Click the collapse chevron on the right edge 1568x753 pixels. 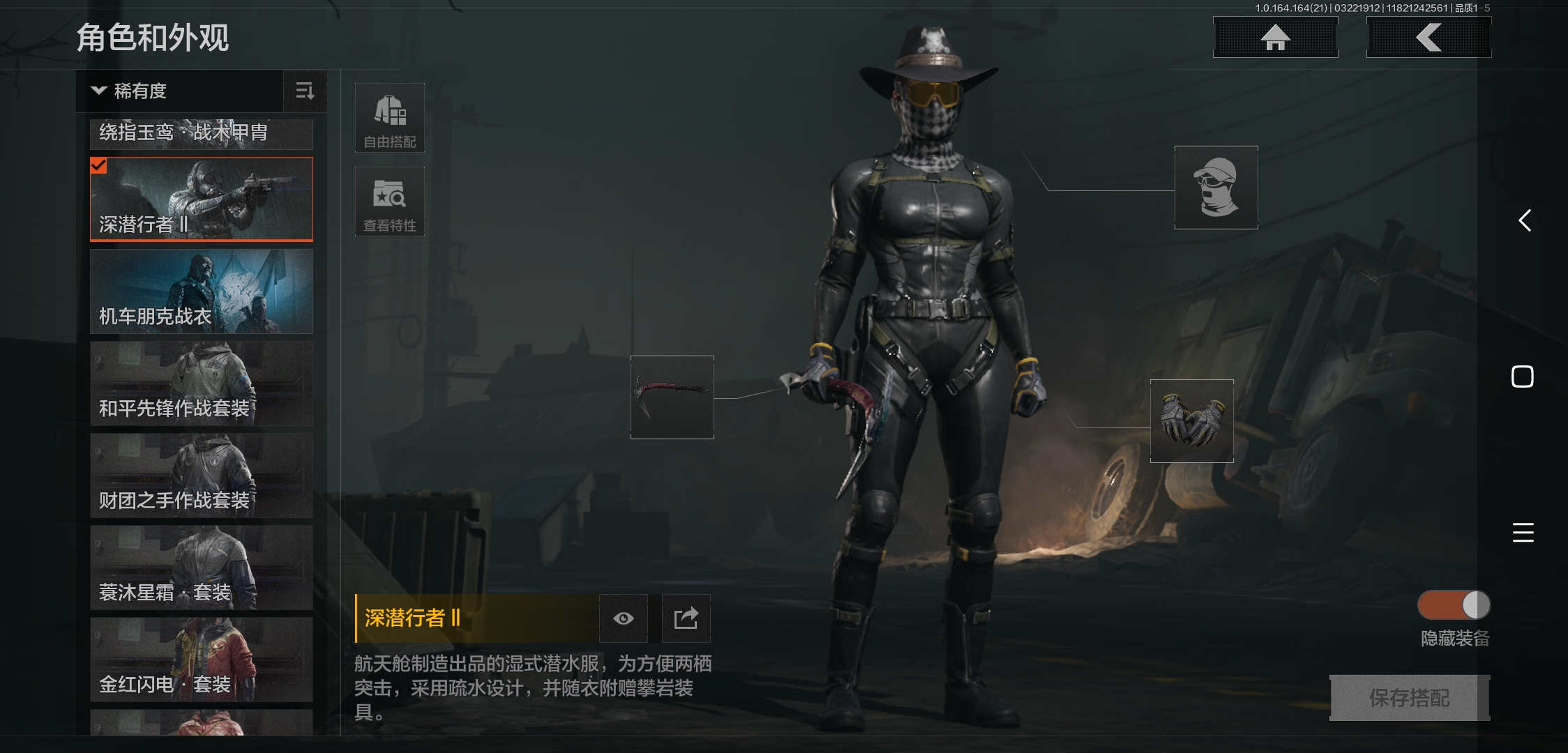1525,221
